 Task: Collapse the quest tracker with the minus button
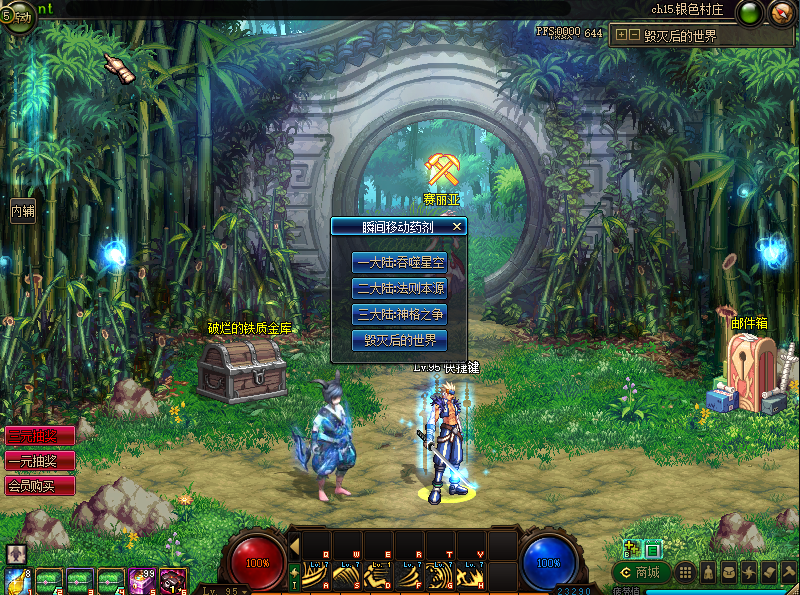634,35
